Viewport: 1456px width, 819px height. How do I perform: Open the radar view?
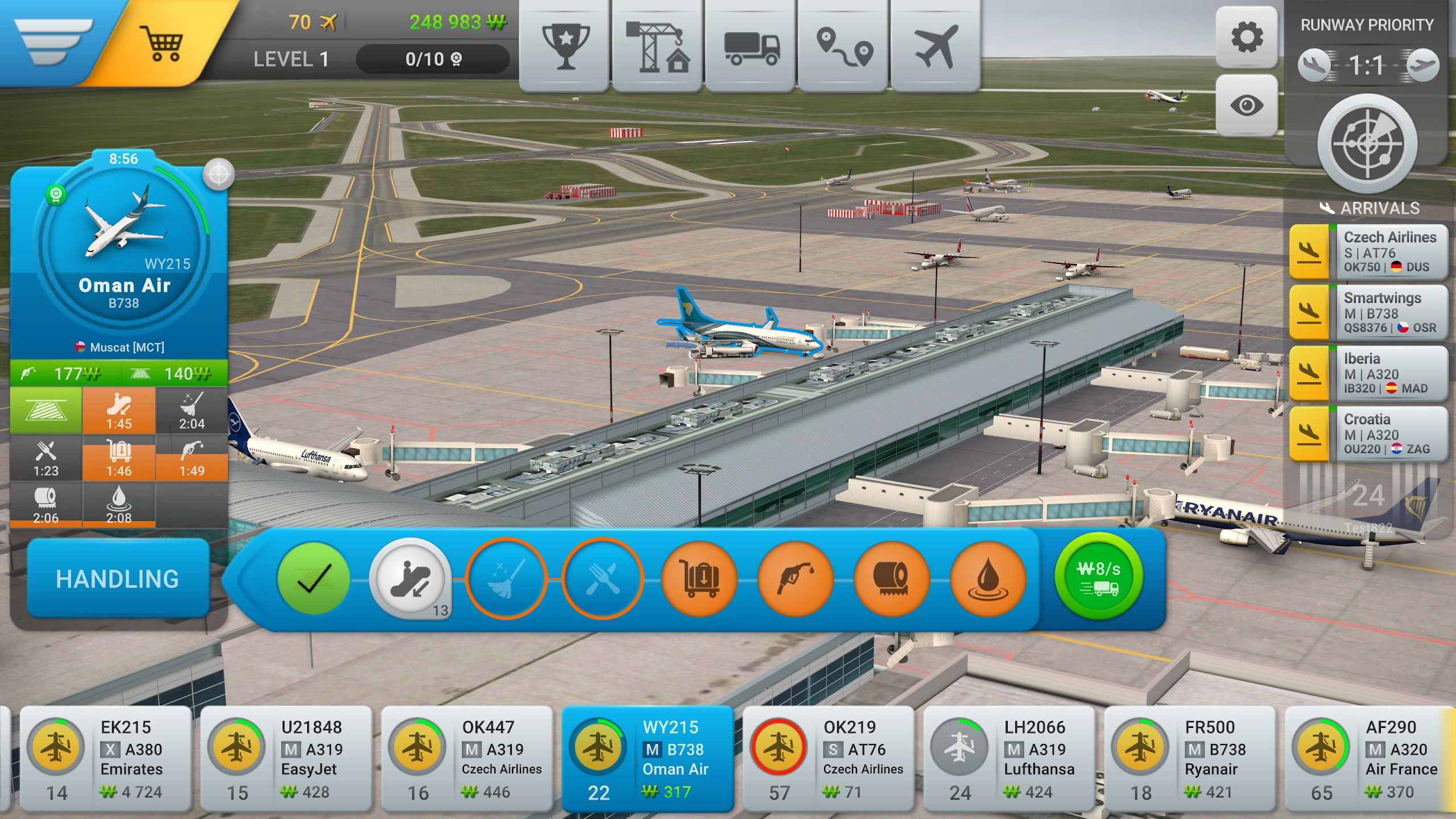click(1367, 143)
